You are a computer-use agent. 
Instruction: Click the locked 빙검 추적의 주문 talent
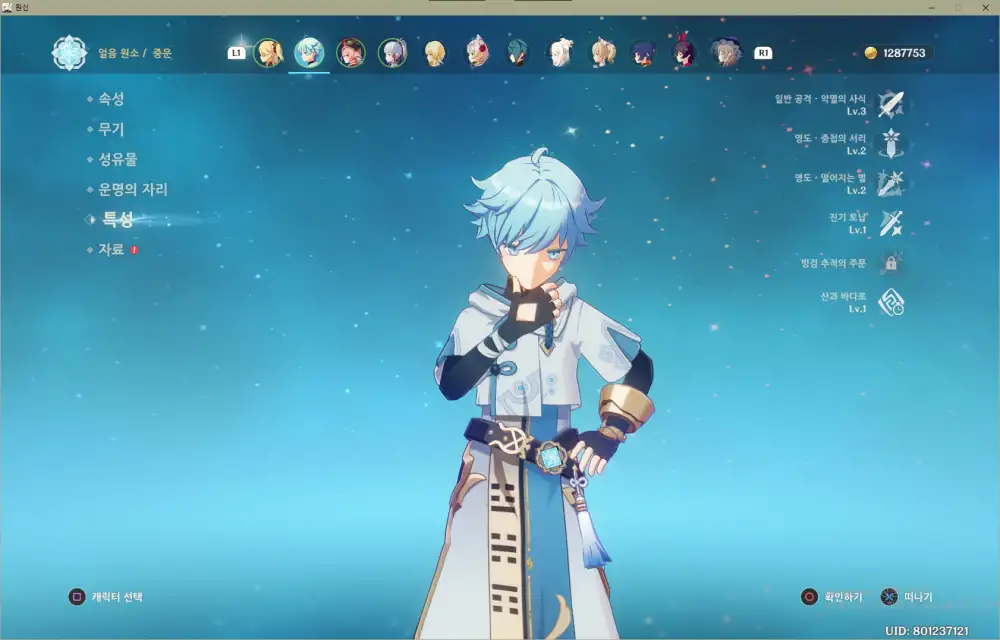coord(890,263)
